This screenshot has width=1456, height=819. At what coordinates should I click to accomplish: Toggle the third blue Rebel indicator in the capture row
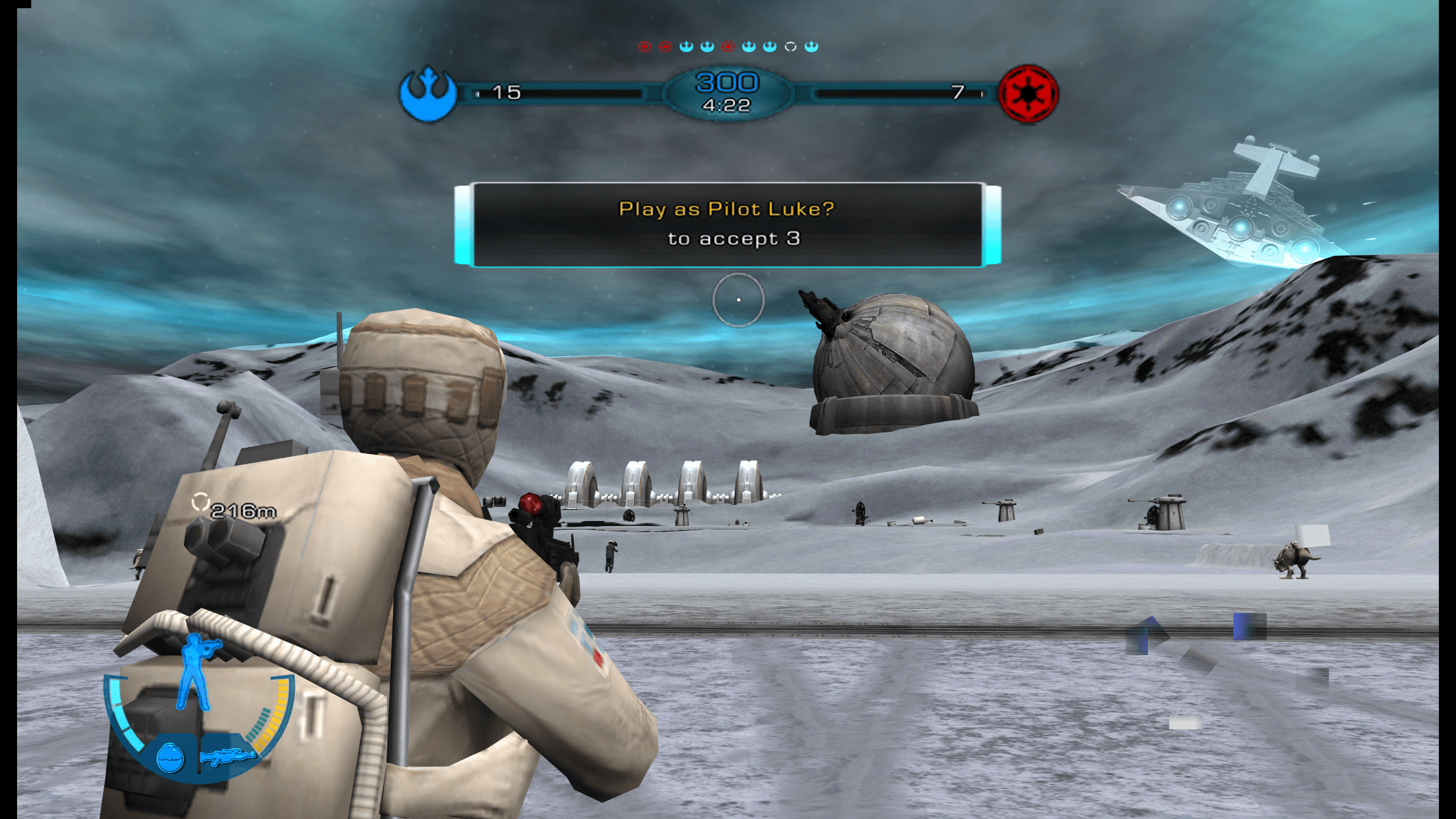749,47
